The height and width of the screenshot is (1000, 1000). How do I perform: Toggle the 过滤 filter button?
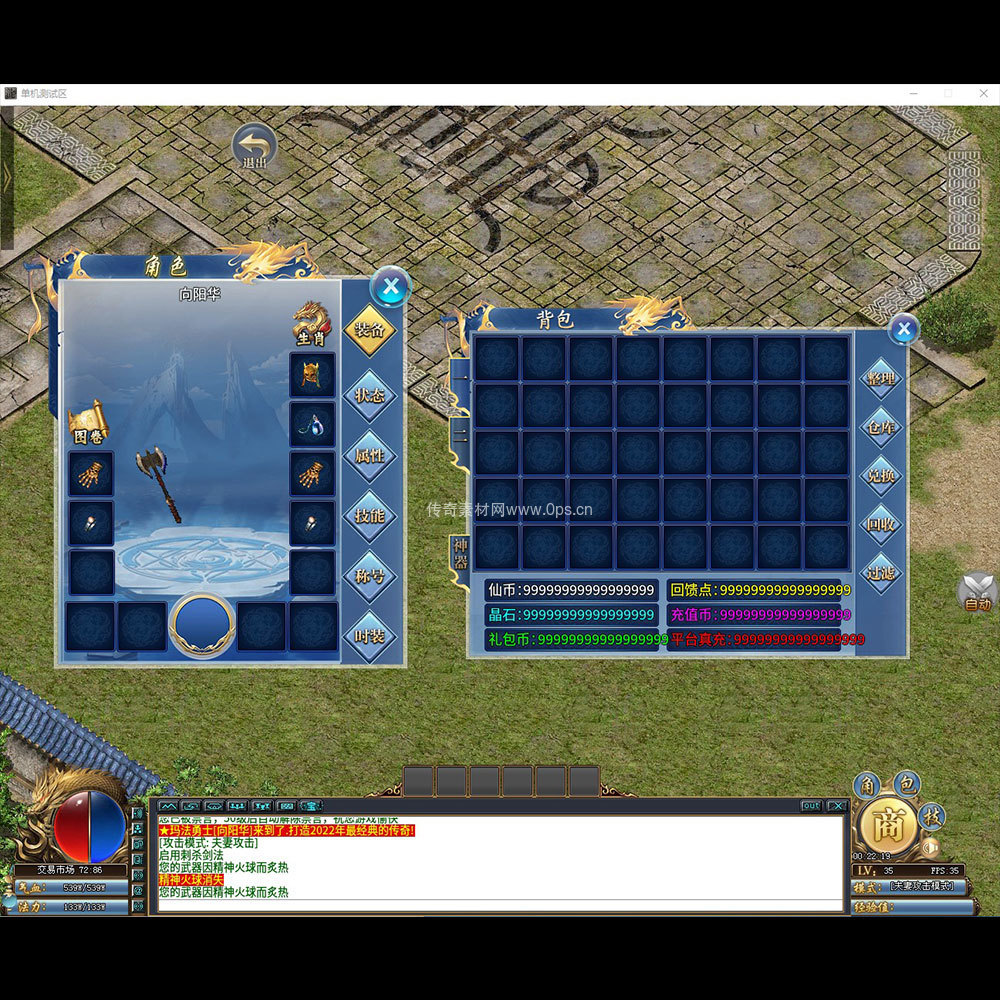point(881,573)
